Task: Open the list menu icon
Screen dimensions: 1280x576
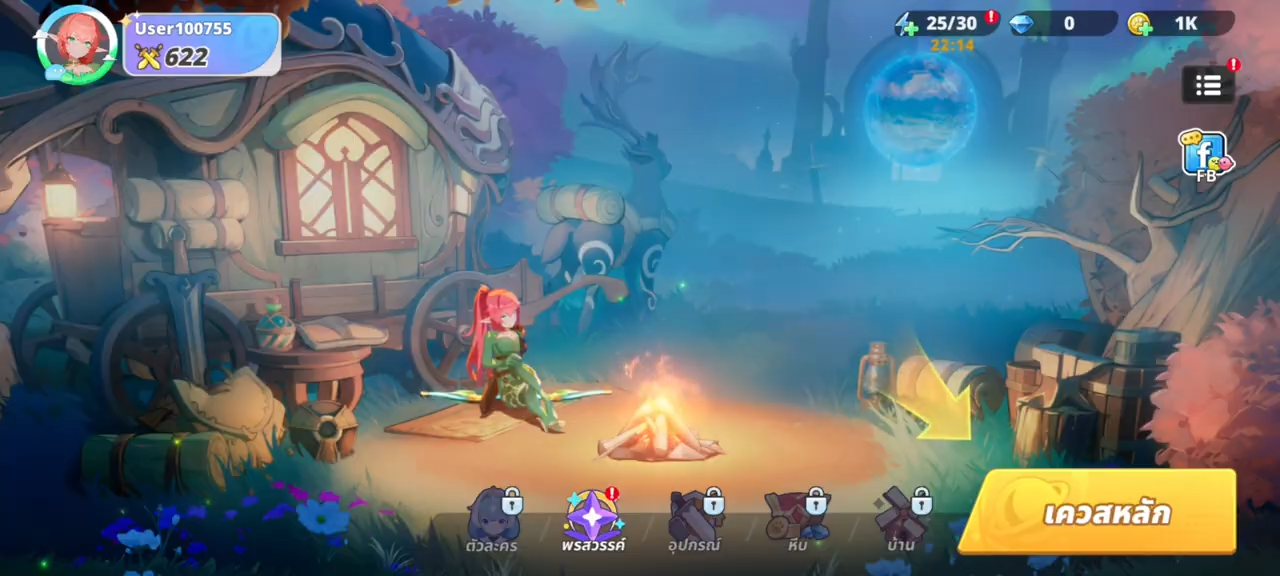Action: [x=1208, y=85]
